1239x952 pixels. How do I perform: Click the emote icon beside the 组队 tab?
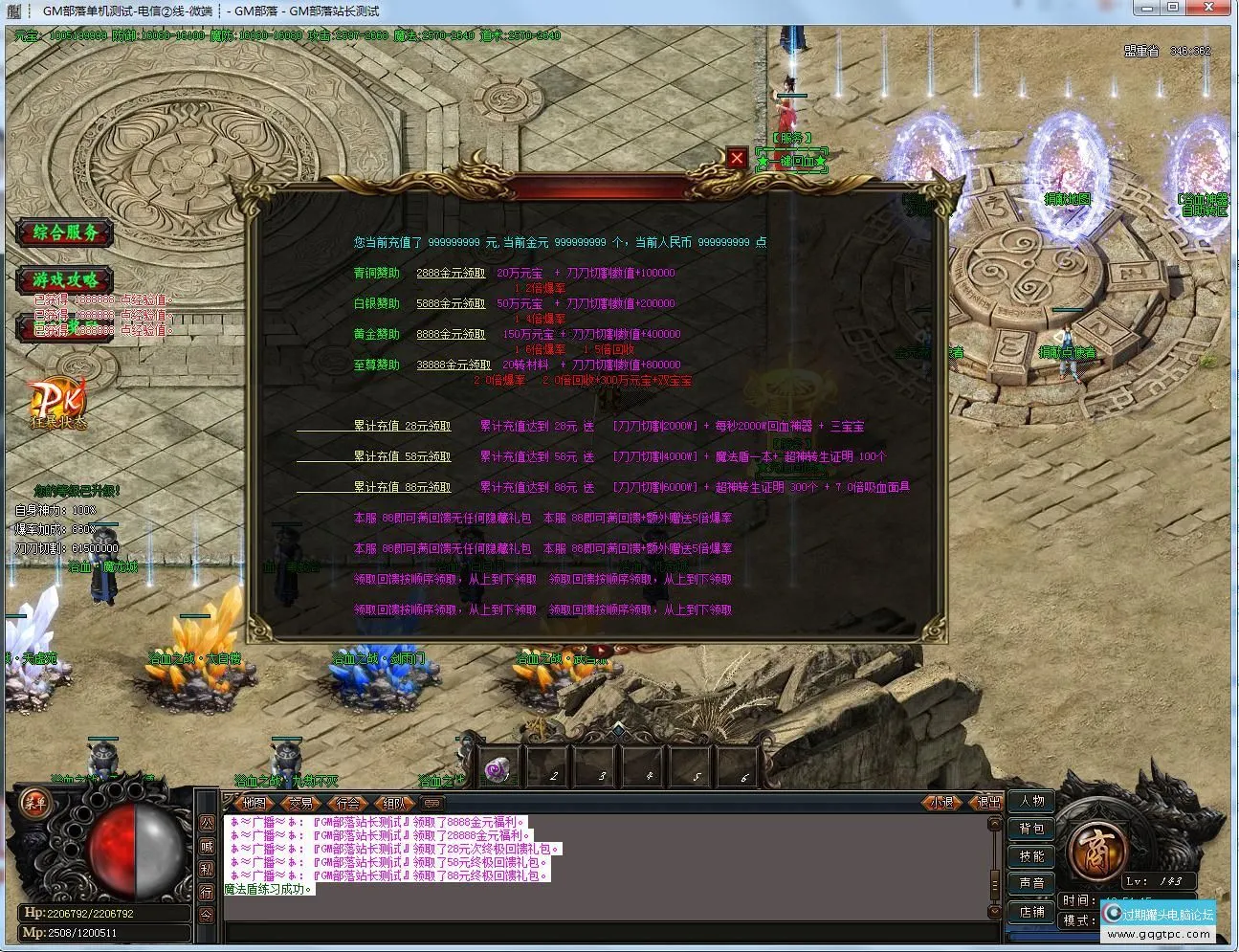(x=432, y=805)
